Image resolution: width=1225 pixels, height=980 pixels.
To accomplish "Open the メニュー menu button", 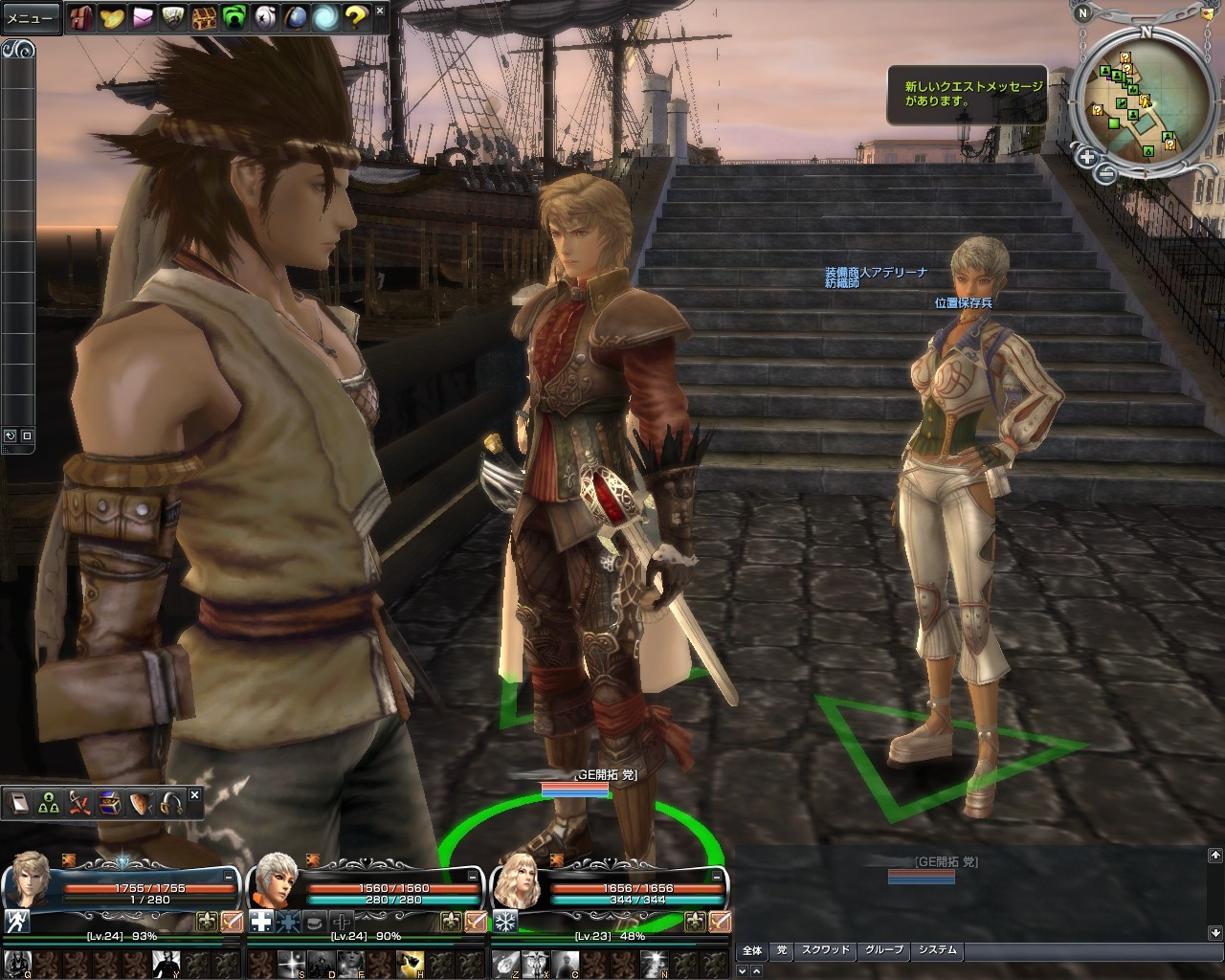I will click(x=31, y=17).
